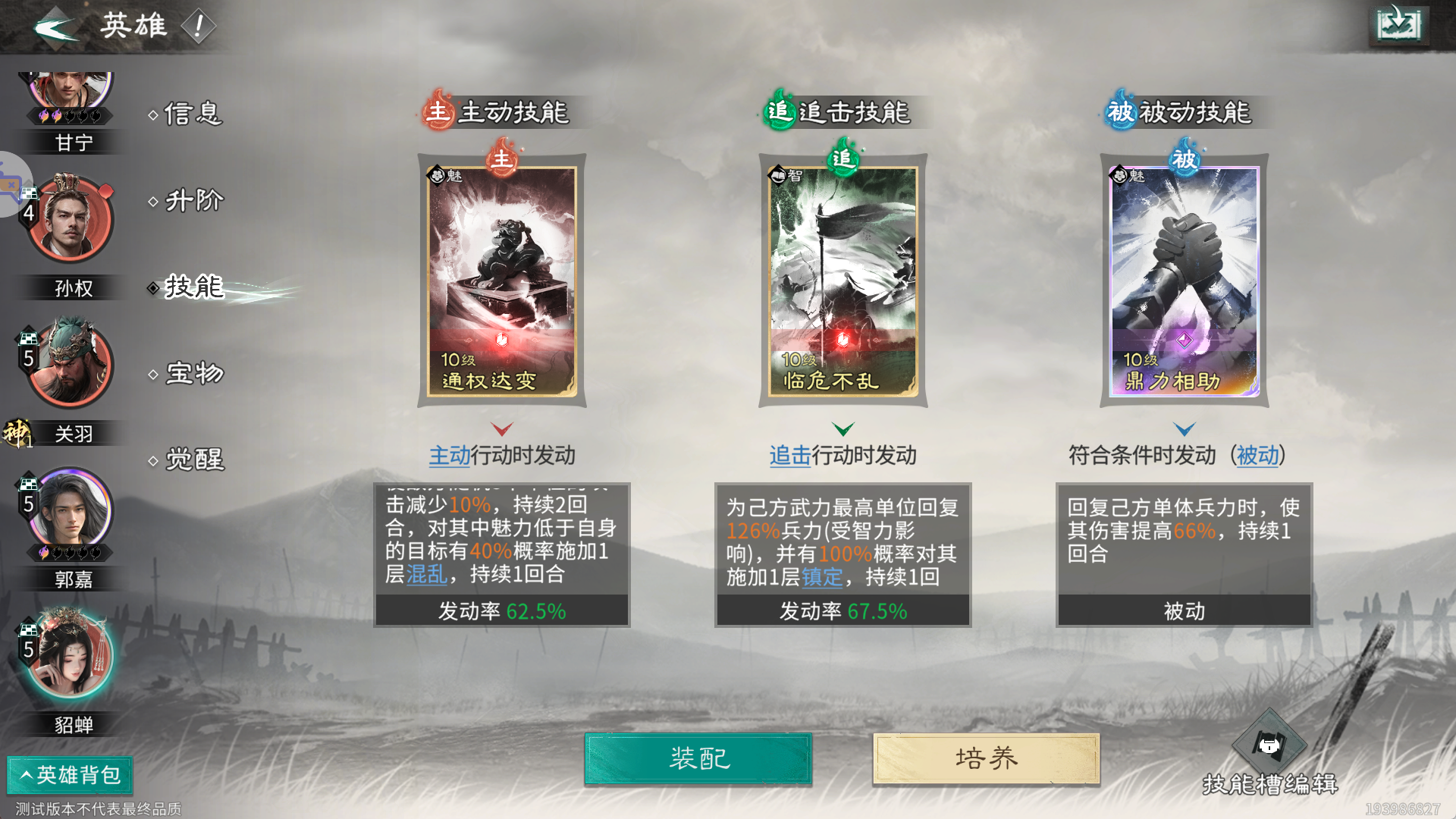Click the exclamation icon beside 英雄 title
The height and width of the screenshot is (819, 1456).
pos(200,25)
